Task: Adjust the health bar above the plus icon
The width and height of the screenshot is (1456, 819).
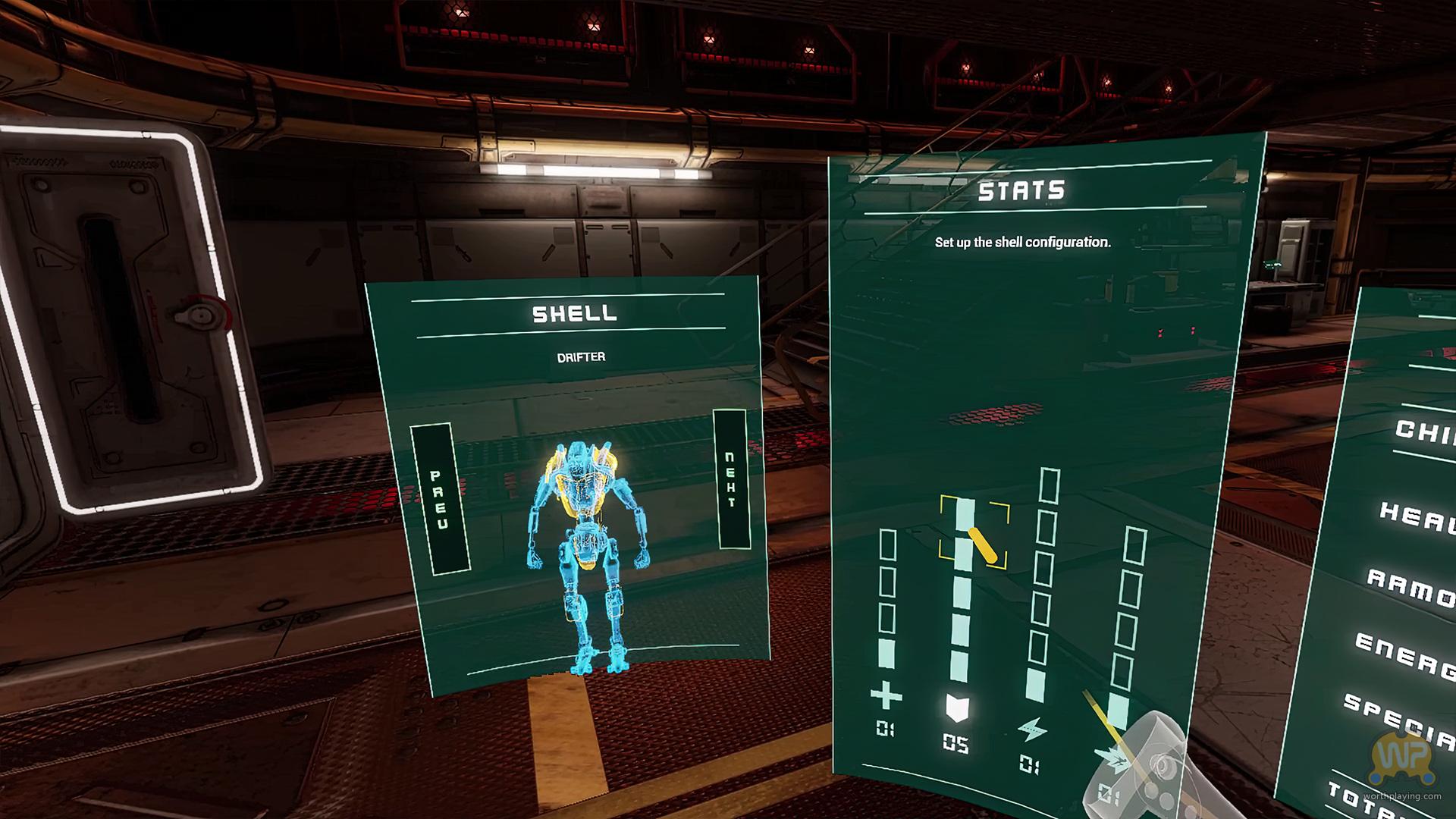Action: tap(886, 599)
